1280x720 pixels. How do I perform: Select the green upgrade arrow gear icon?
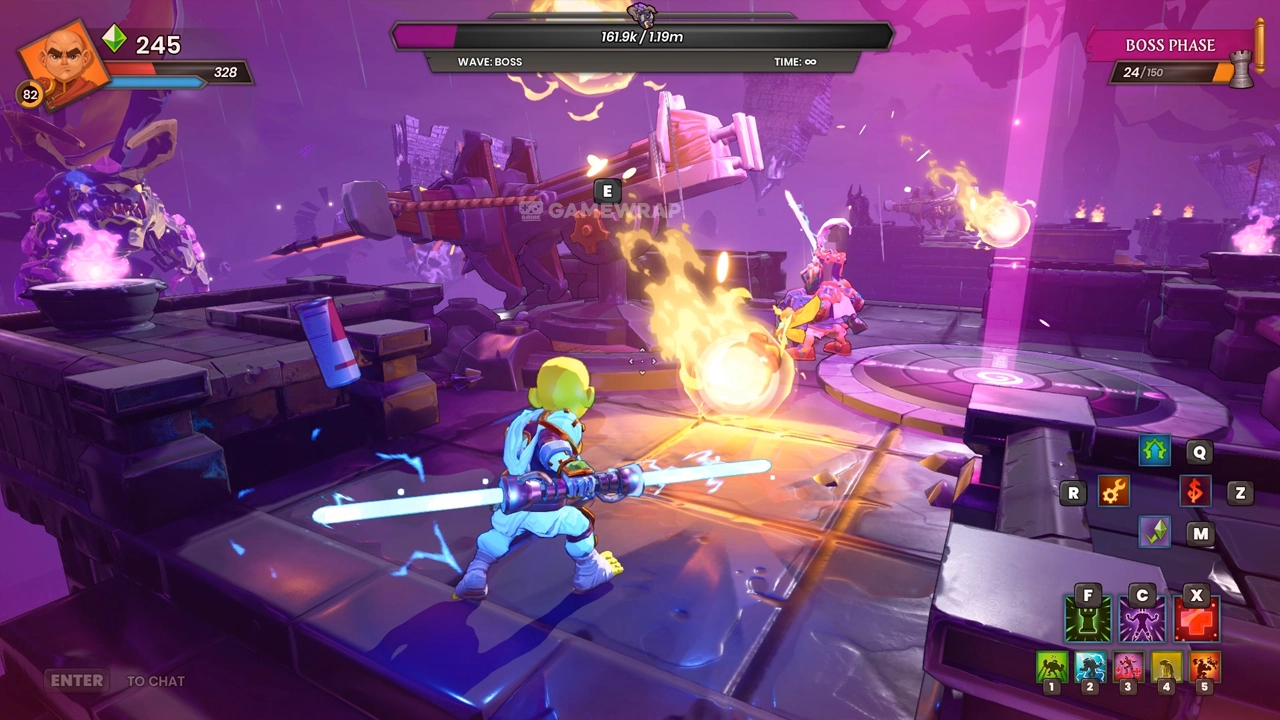click(x=1155, y=451)
